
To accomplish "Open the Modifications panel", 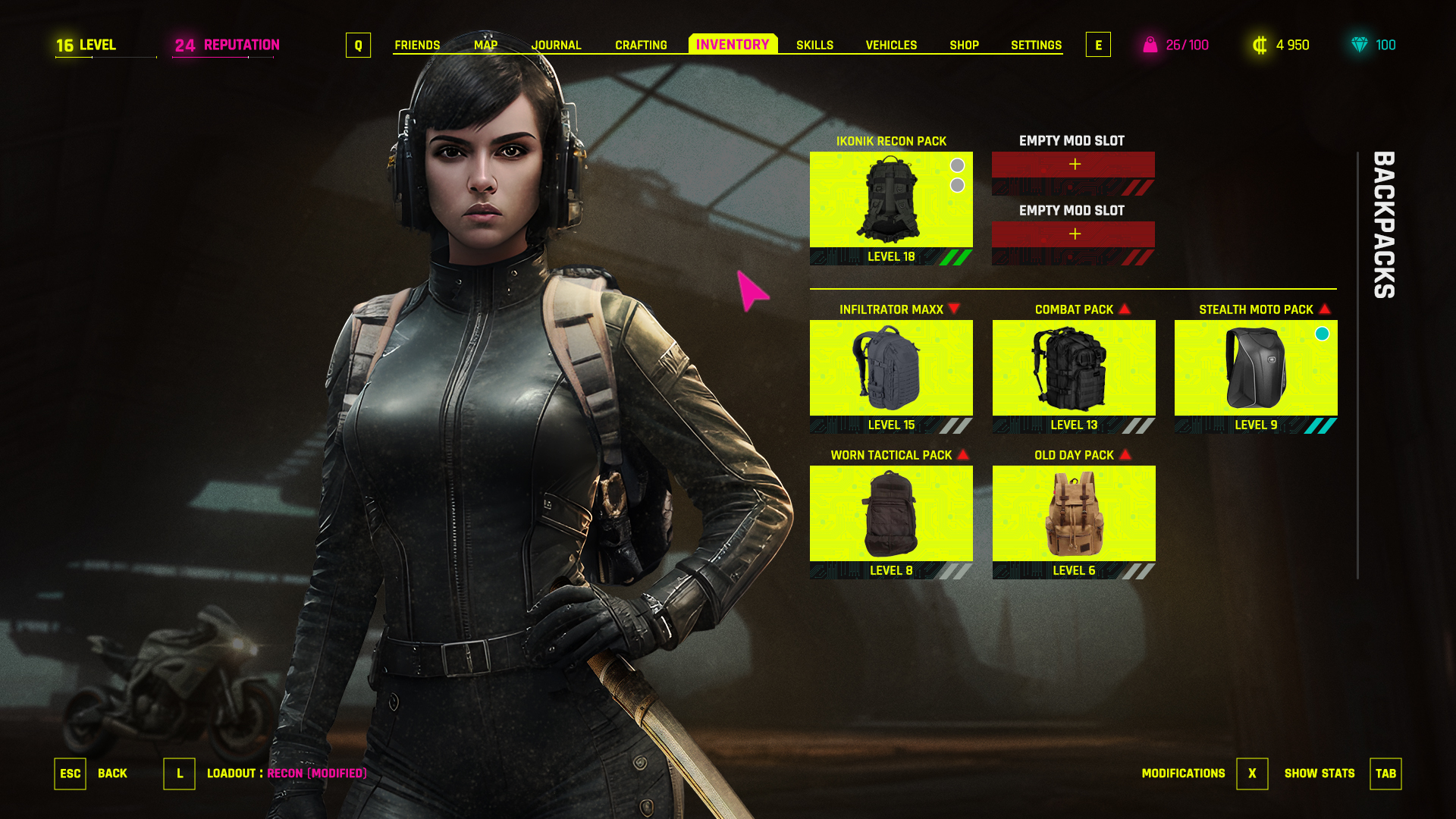I will point(1251,773).
